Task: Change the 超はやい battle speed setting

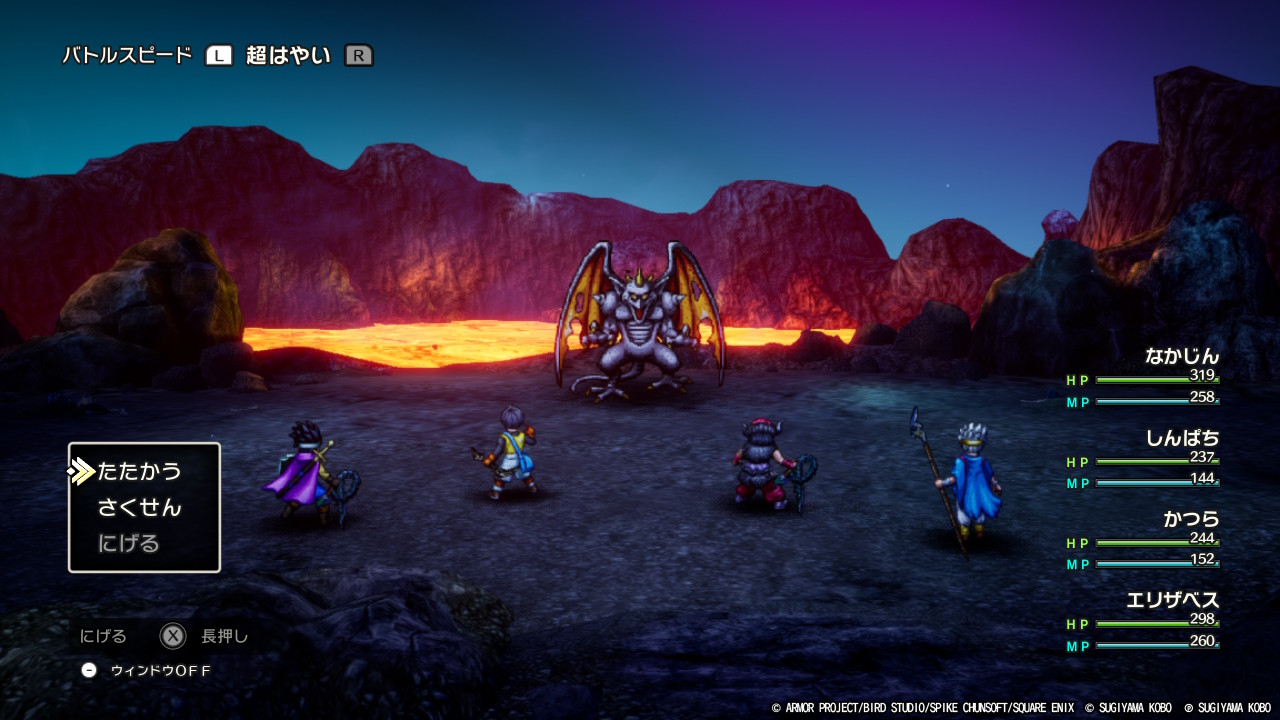Action: pyautogui.click(x=288, y=56)
